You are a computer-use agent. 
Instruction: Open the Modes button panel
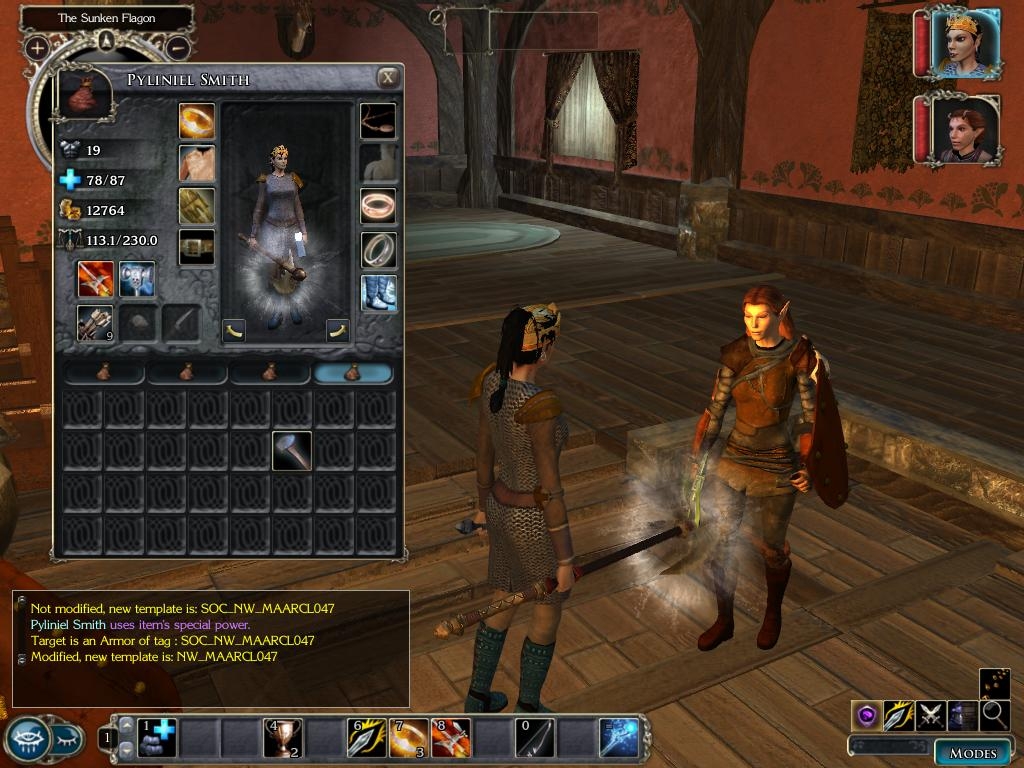tap(972, 752)
